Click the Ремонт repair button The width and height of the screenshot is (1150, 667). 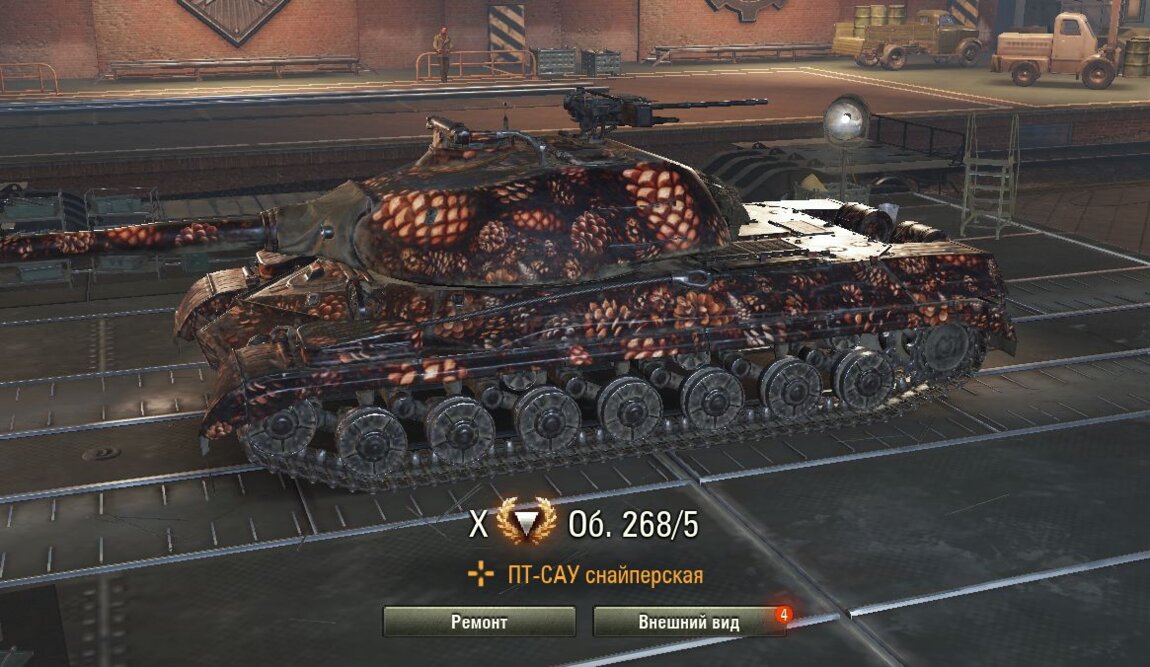479,622
